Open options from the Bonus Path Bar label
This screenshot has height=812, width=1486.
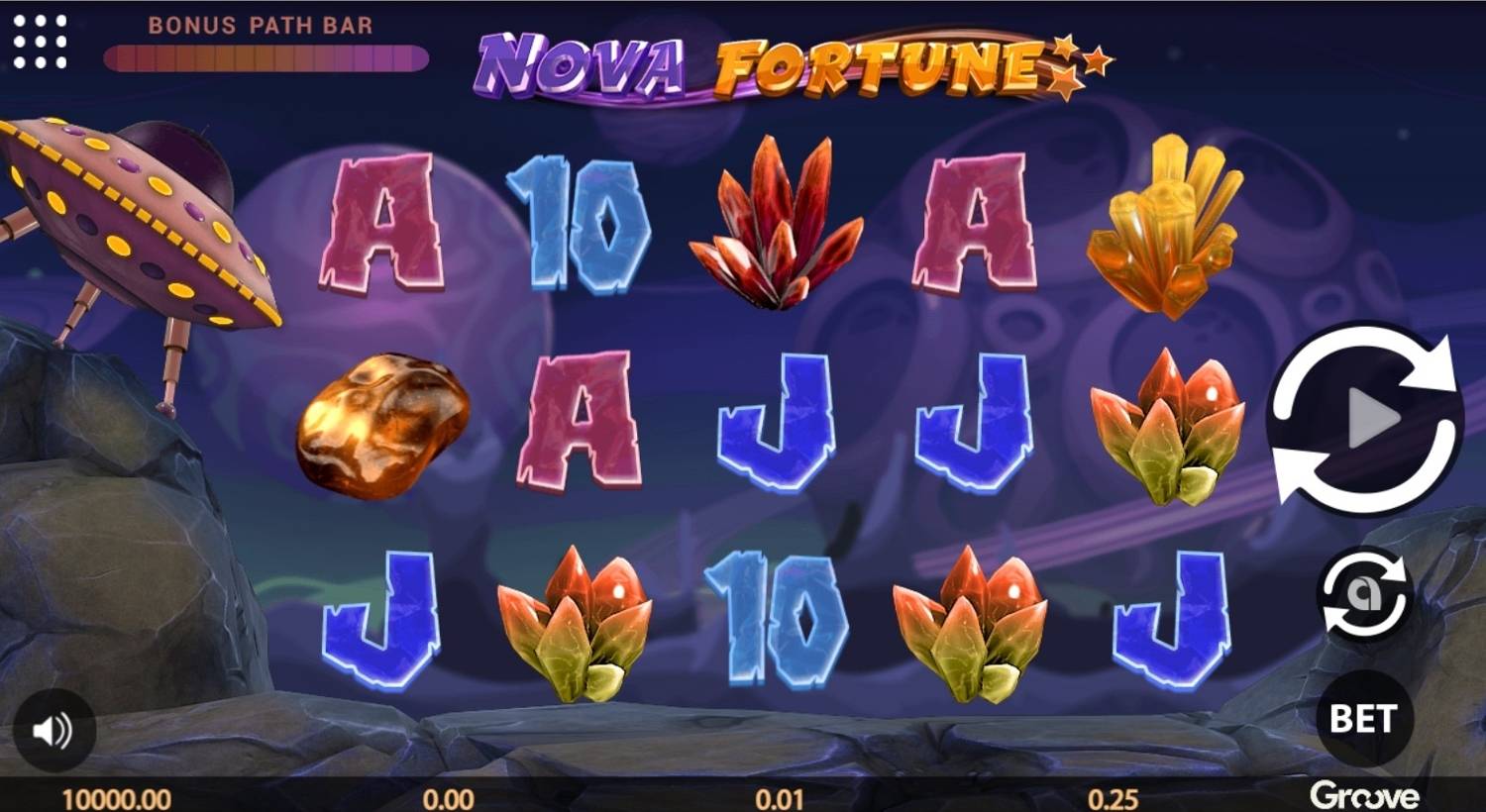point(263,26)
